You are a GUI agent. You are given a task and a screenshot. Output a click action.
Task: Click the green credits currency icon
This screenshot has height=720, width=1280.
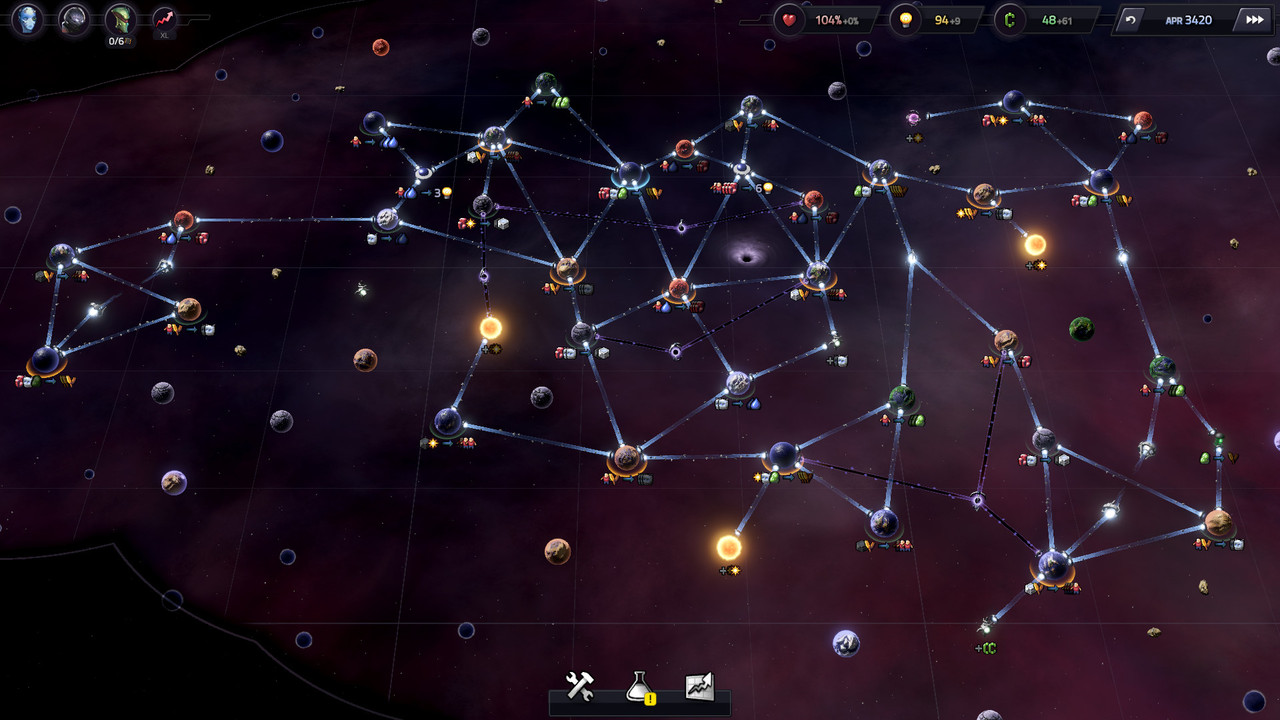tap(1010, 20)
